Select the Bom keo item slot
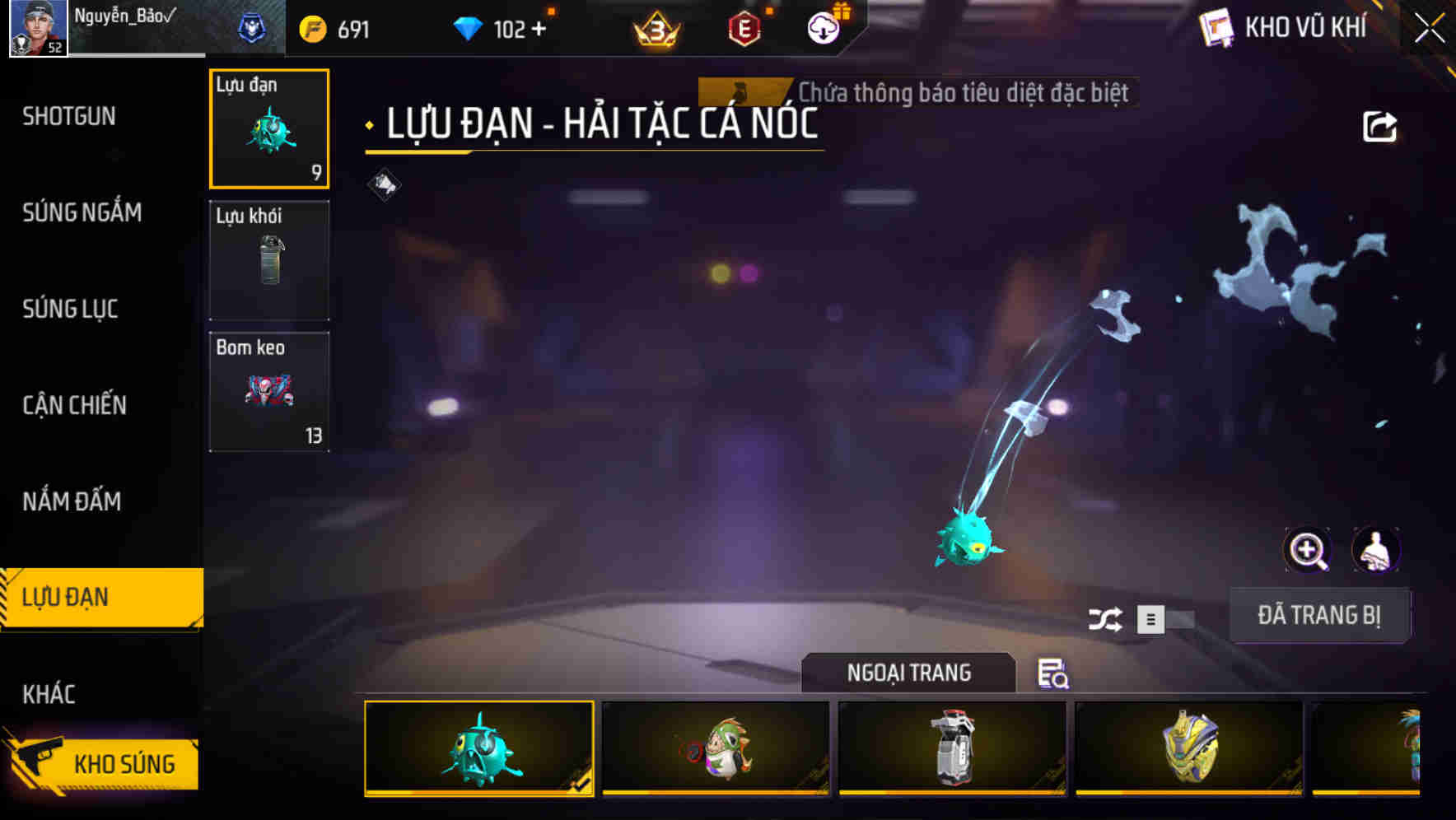Screen dimensions: 1456x820 pyautogui.click(x=269, y=390)
